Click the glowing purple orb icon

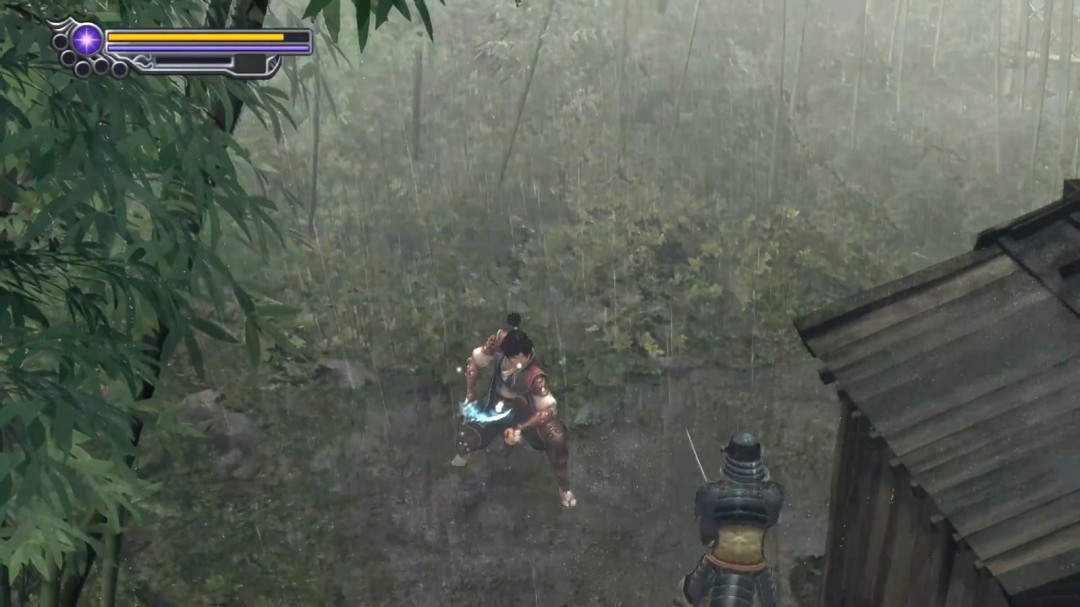pyautogui.click(x=86, y=40)
